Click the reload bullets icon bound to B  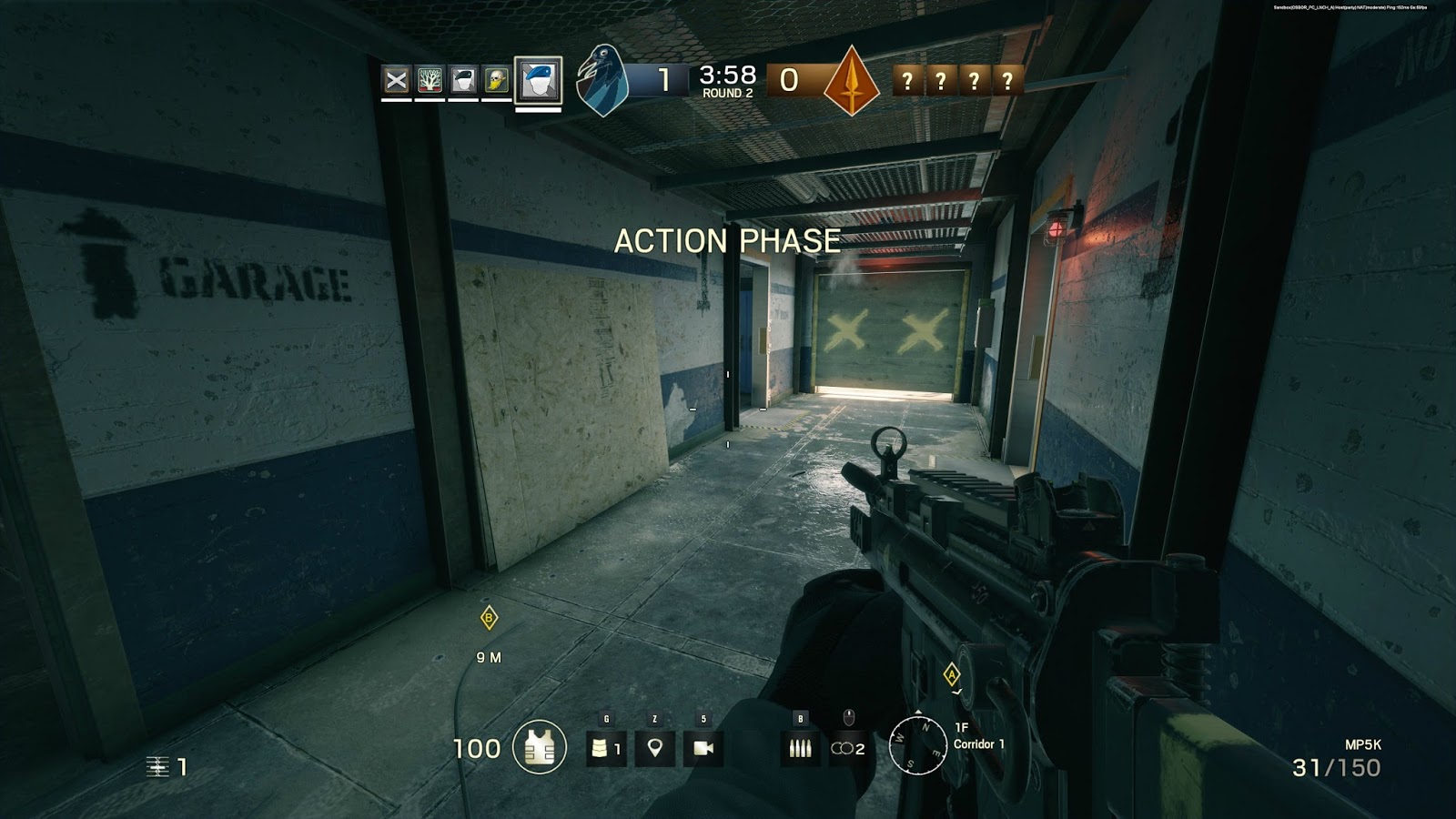(x=799, y=748)
